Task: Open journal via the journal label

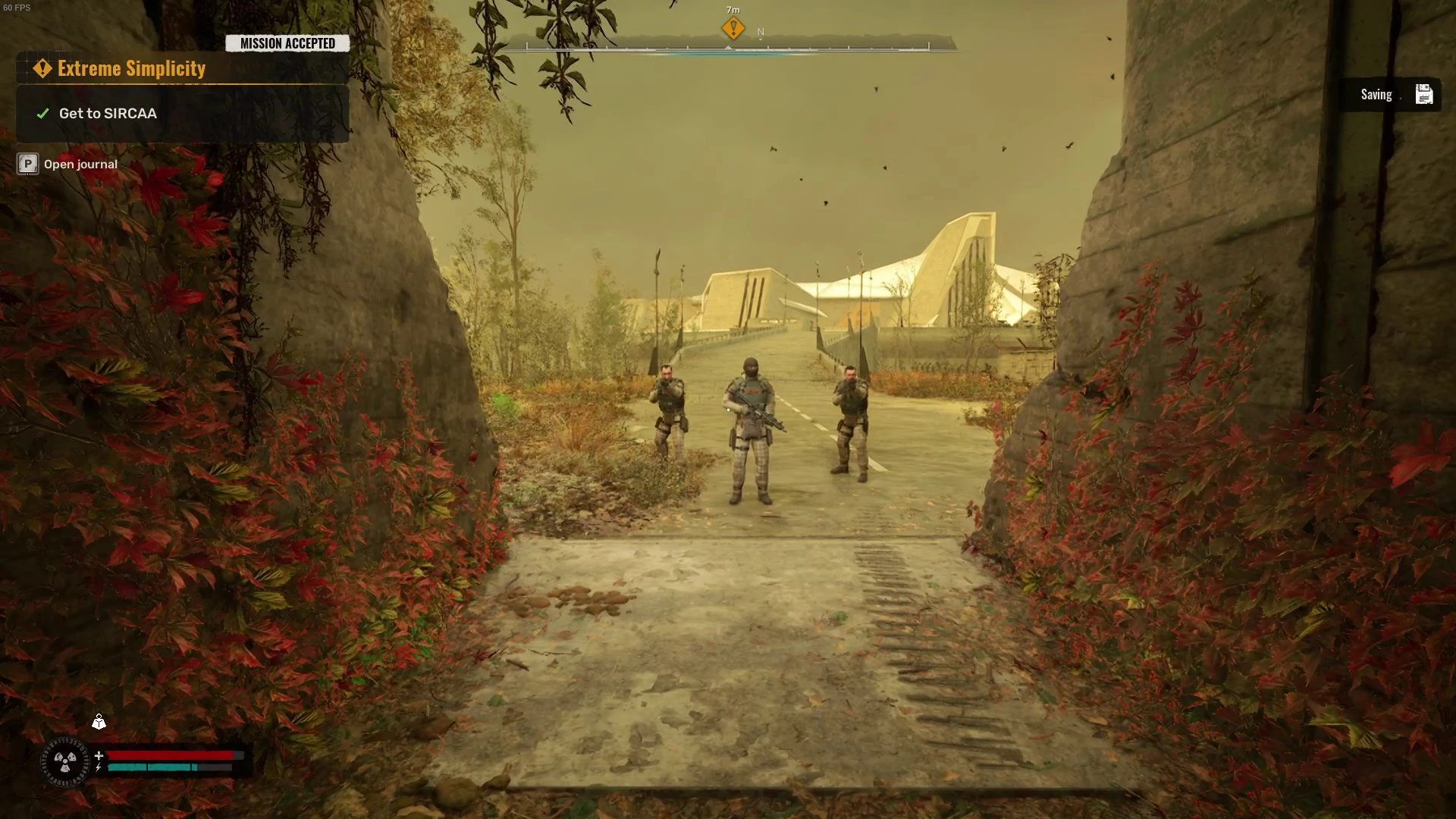Action: point(80,165)
